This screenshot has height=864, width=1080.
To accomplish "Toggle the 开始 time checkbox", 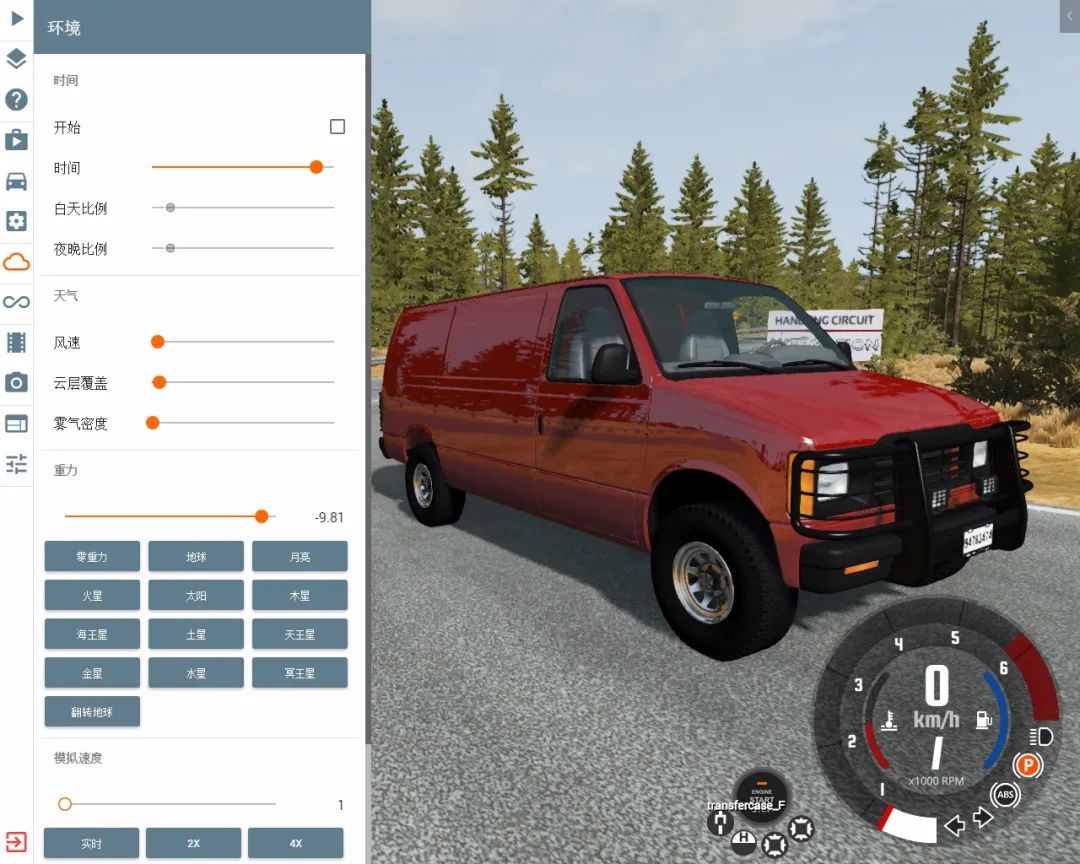I will click(x=337, y=127).
